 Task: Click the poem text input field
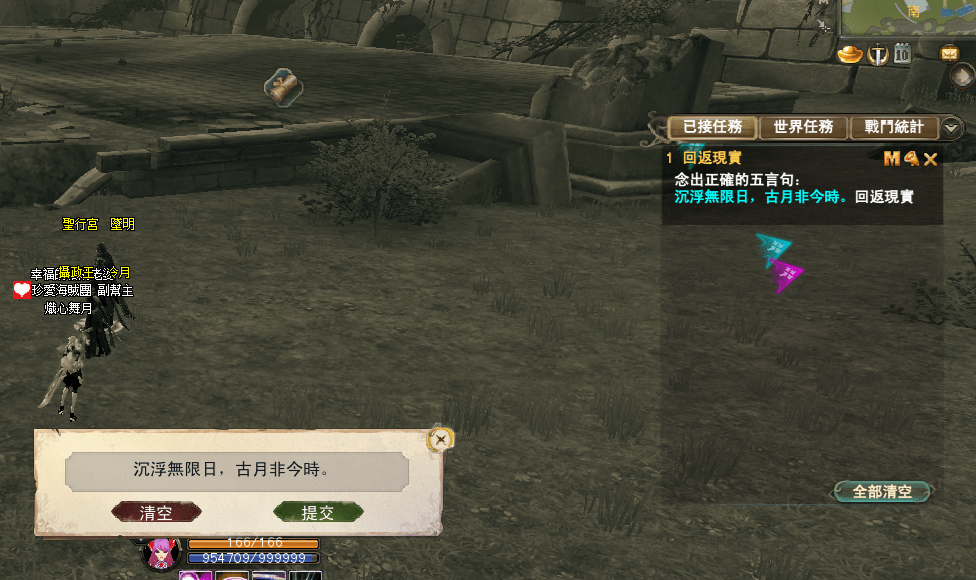[x=237, y=470]
